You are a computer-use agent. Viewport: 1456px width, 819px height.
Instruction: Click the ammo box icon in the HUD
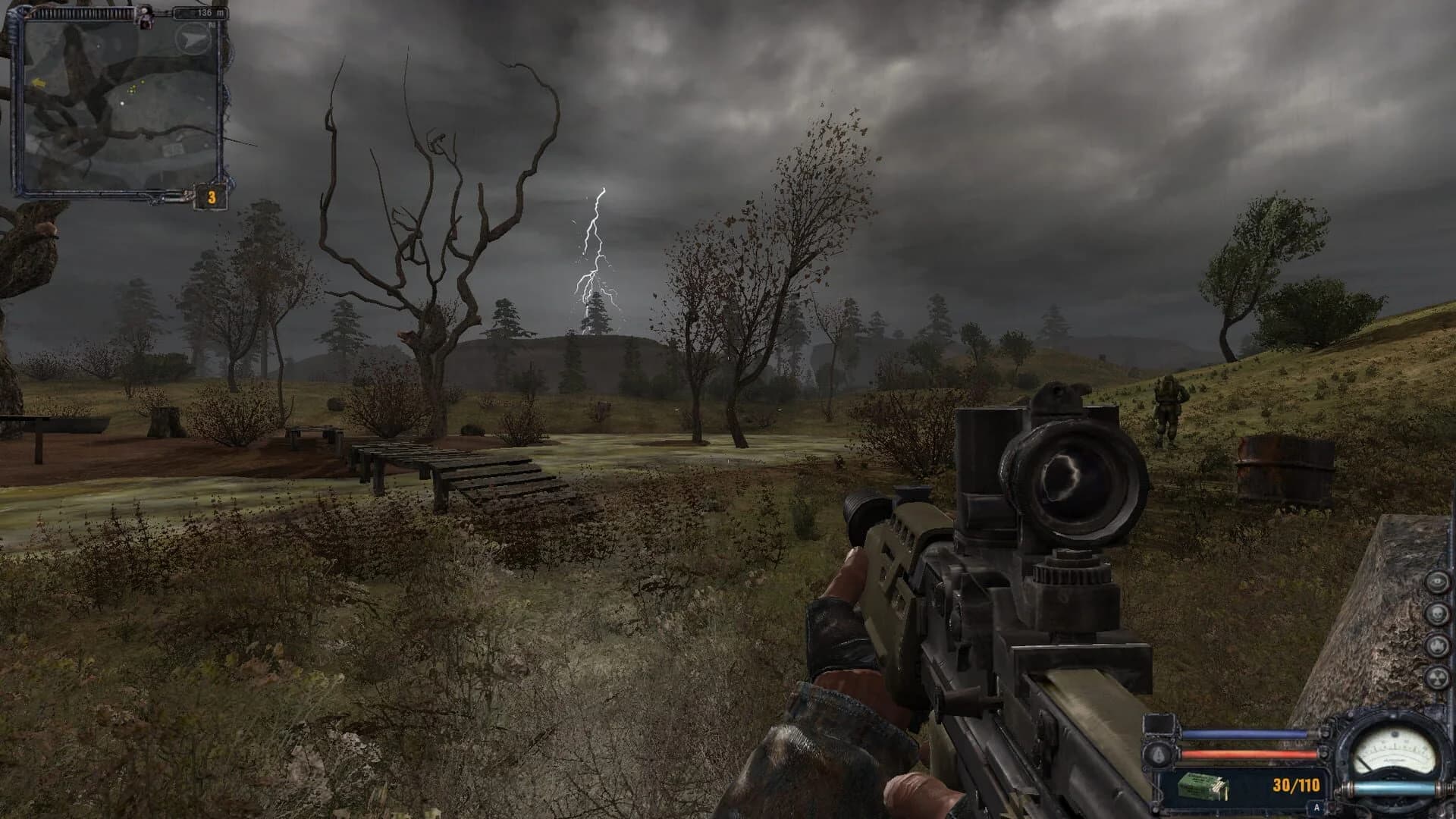point(1203,787)
